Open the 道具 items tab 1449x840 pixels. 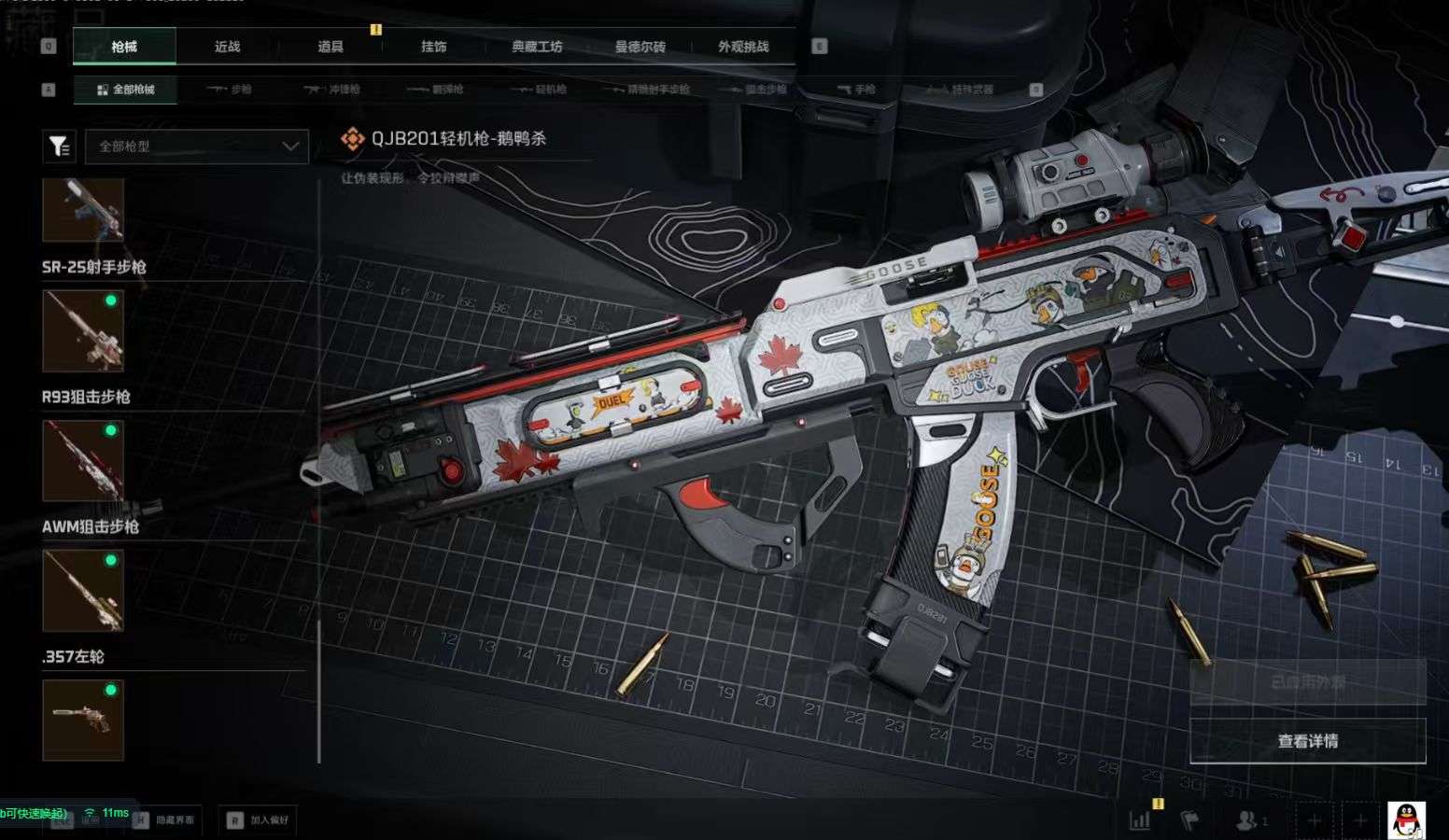(331, 47)
